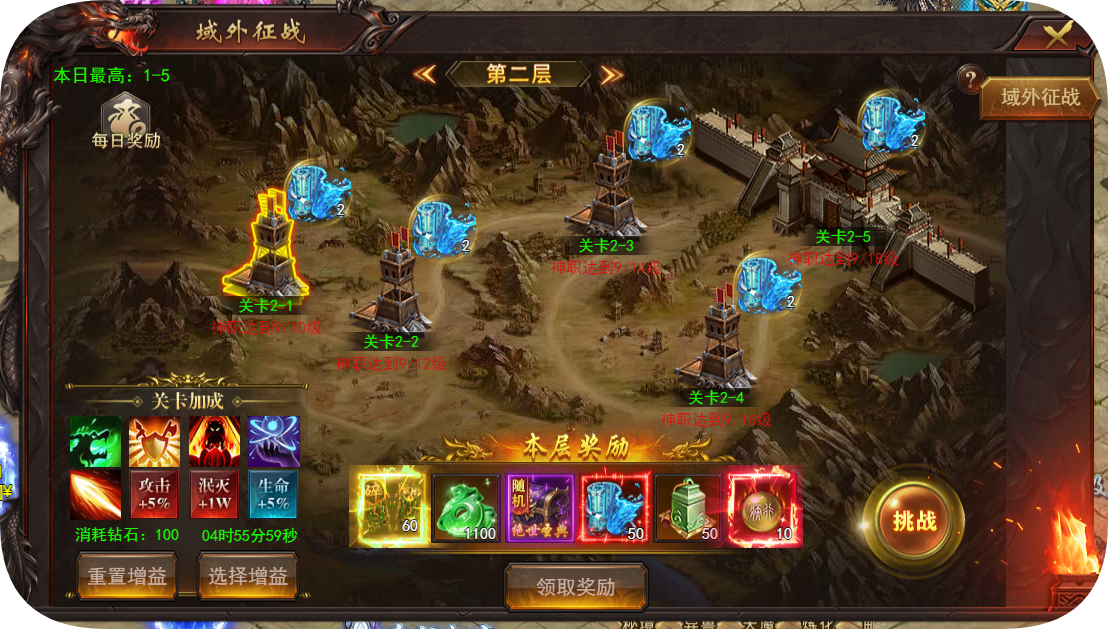Image resolution: width=1108 pixels, height=629 pixels.
Task: Reset buffs via 重置增益
Action: pyautogui.click(x=127, y=576)
